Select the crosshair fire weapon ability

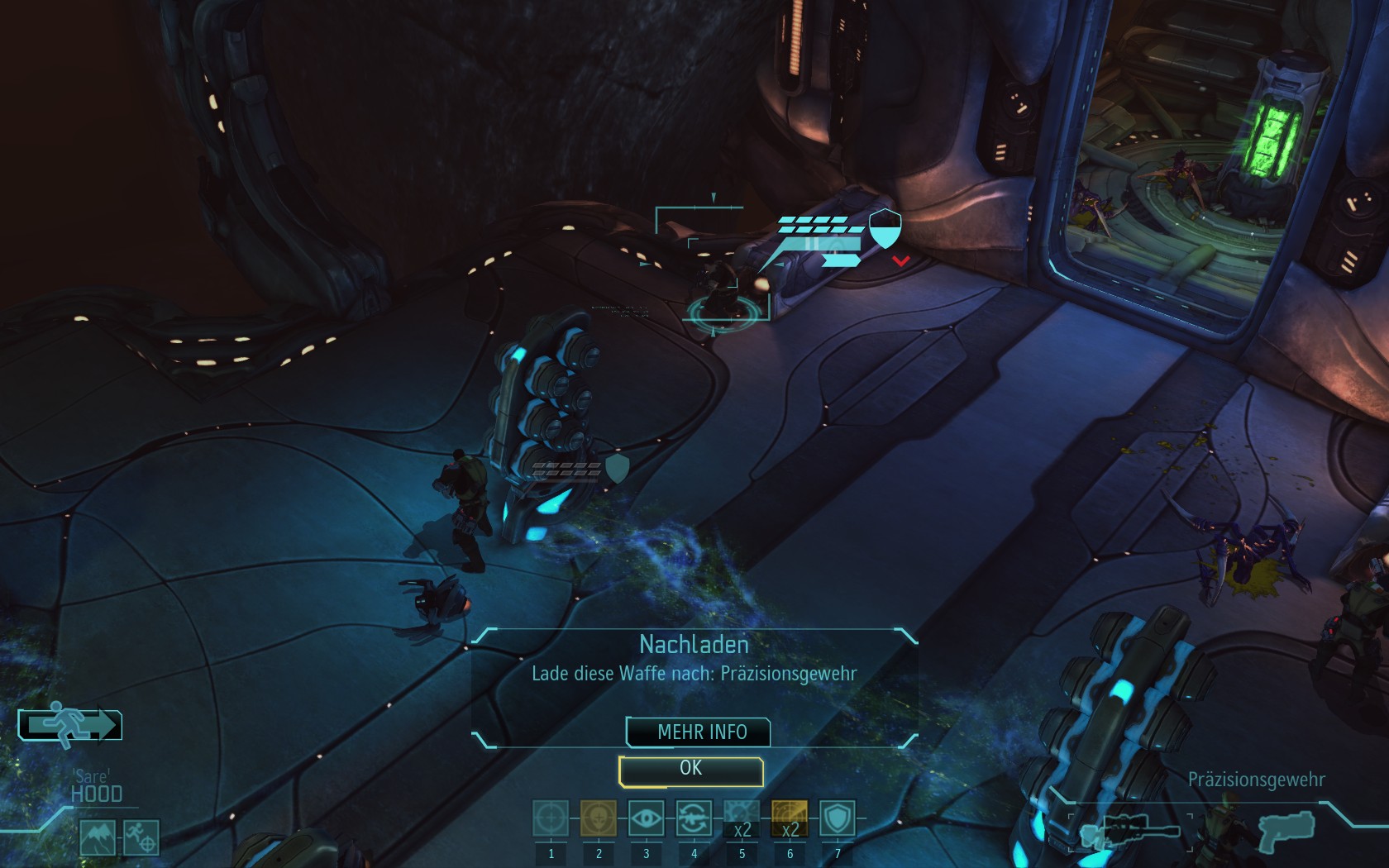tap(551, 818)
